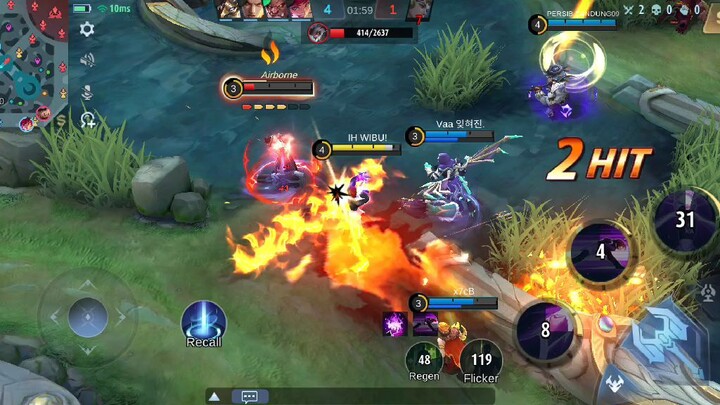Cast the skill with 8 second cooldown
This screenshot has width=720, height=405.
point(546,328)
